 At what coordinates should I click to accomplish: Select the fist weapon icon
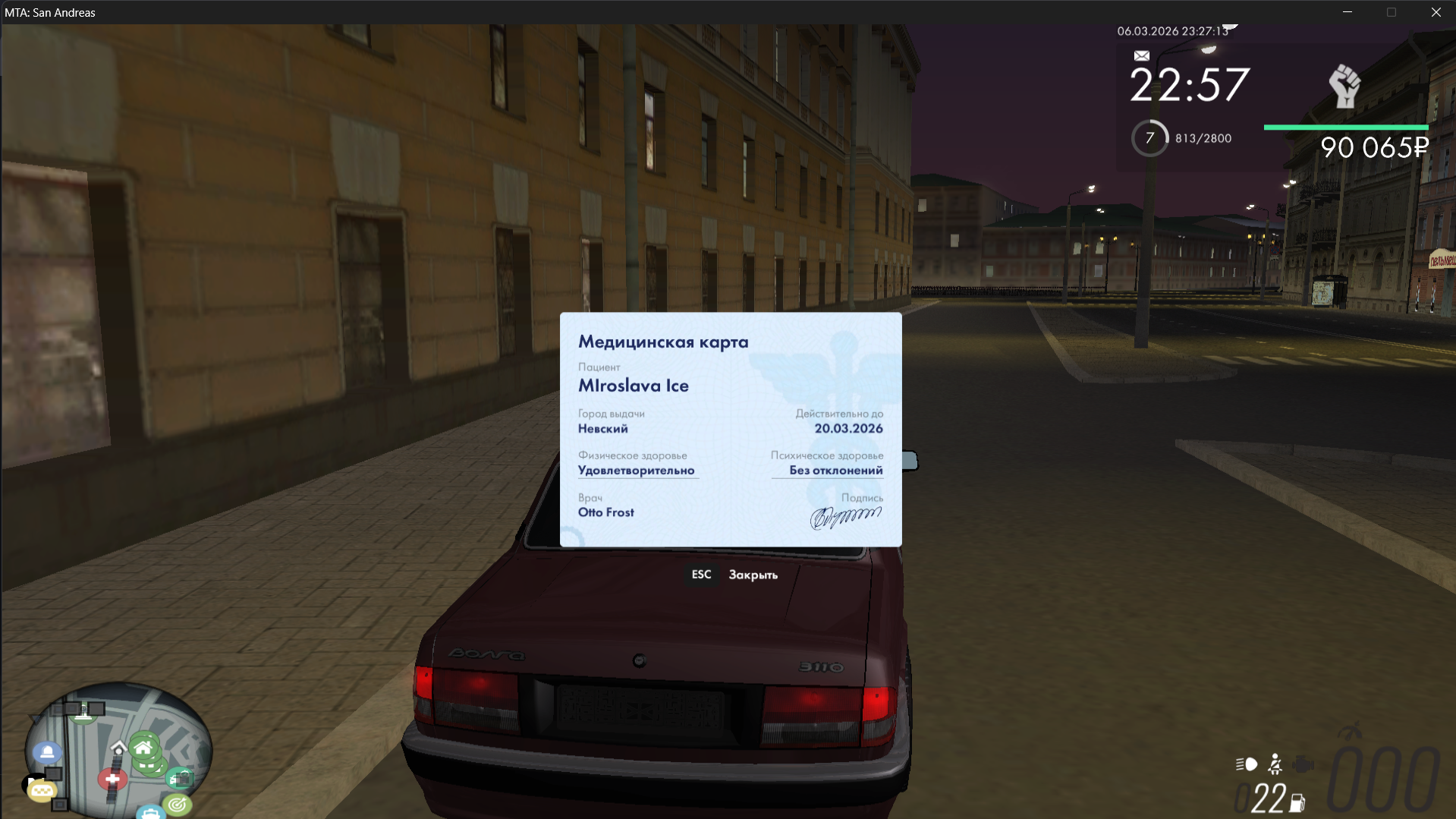[x=1344, y=86]
